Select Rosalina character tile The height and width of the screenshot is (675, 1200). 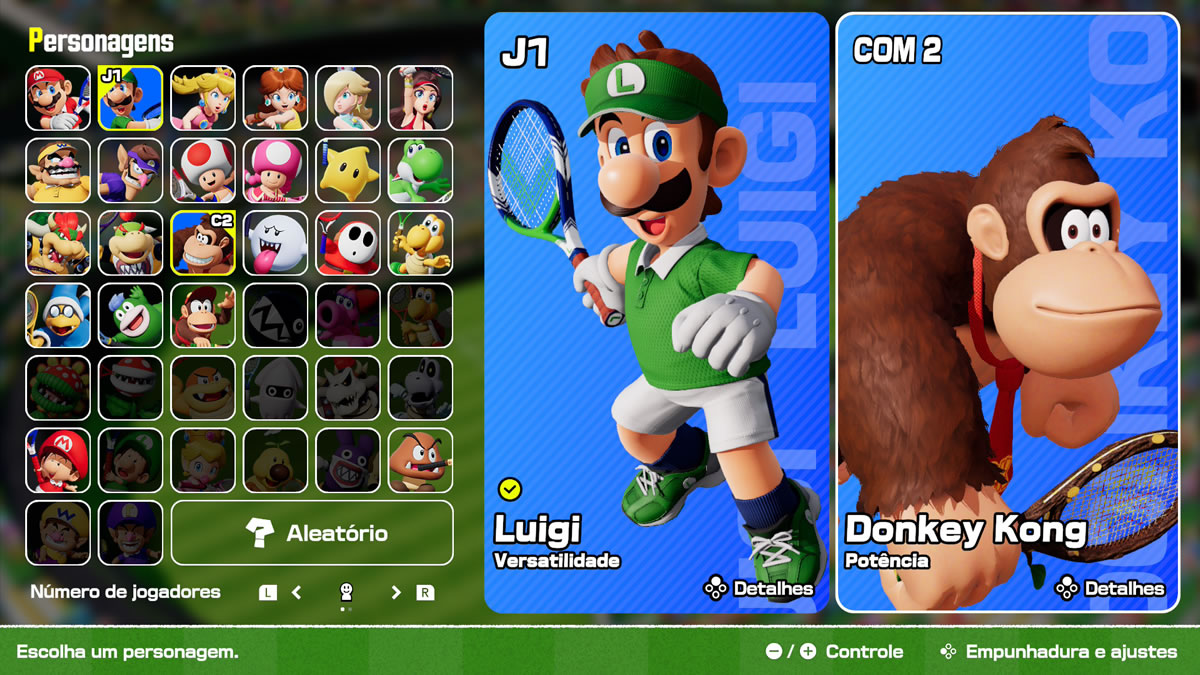click(x=348, y=98)
